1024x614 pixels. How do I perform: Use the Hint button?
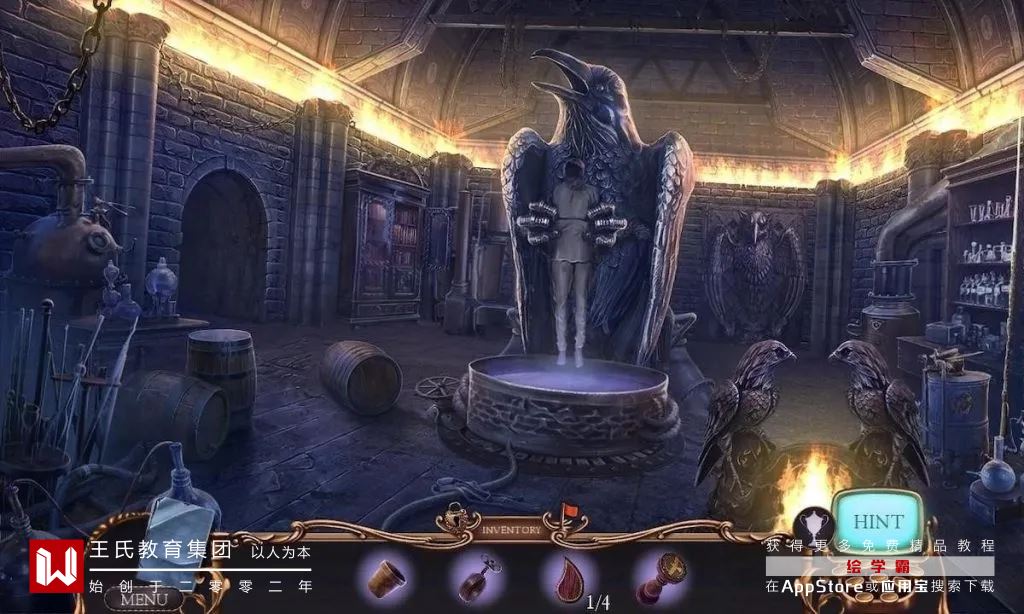coord(877,521)
